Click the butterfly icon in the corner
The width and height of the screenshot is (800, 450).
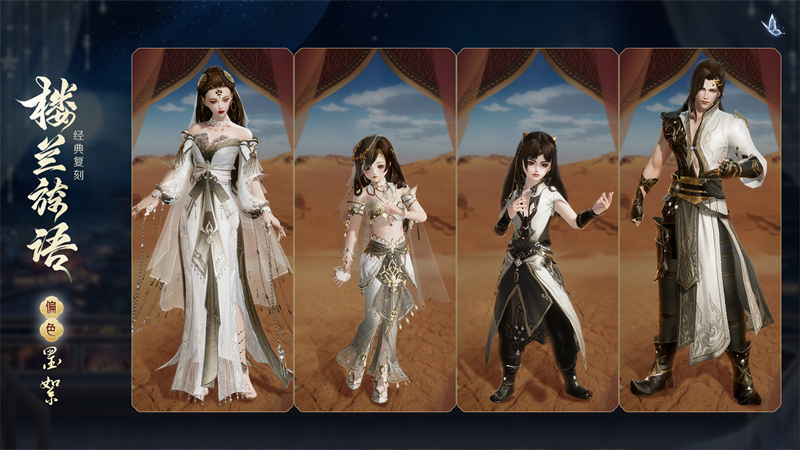pos(772,25)
